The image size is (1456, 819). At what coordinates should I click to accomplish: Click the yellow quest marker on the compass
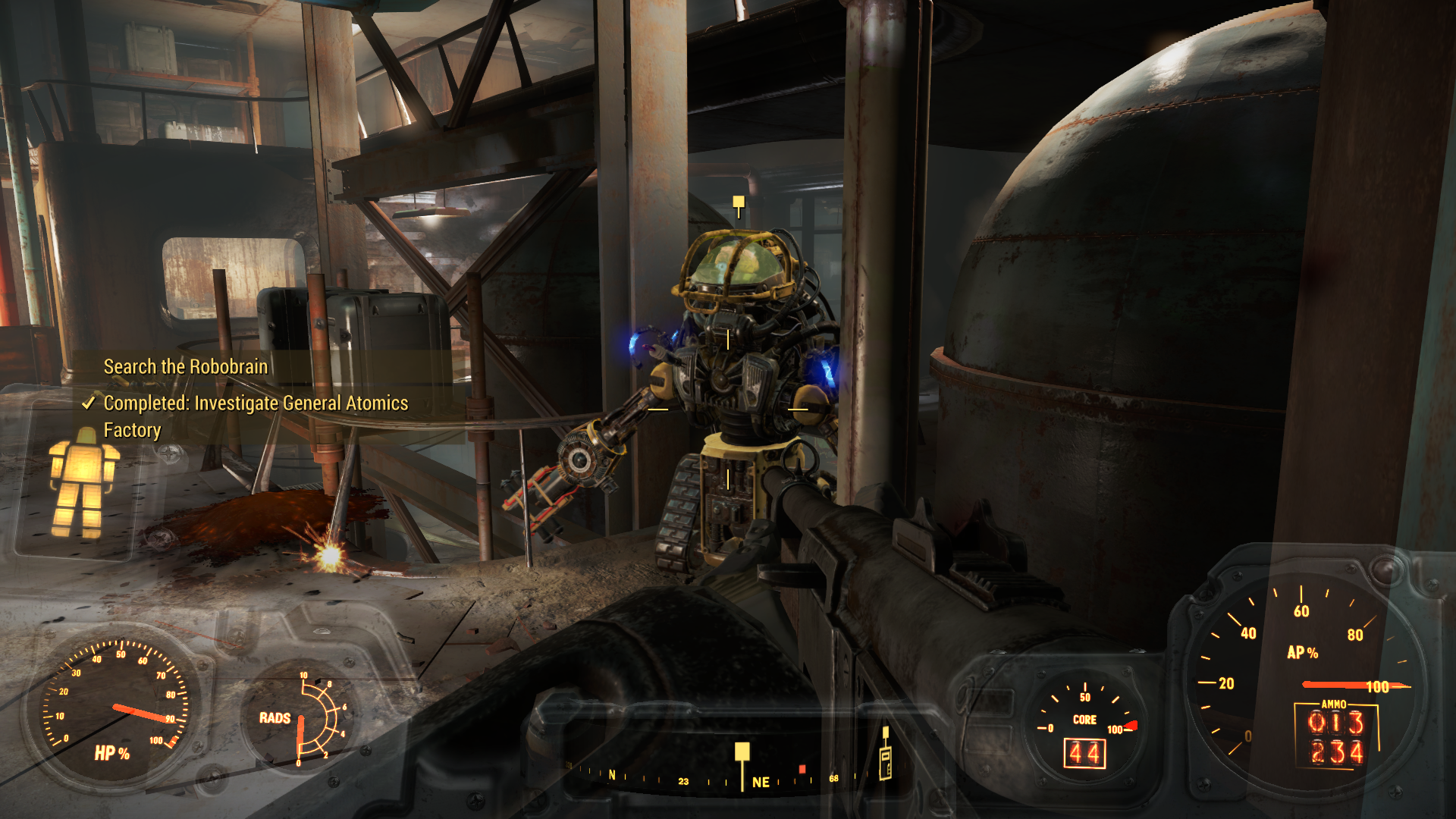(742, 752)
